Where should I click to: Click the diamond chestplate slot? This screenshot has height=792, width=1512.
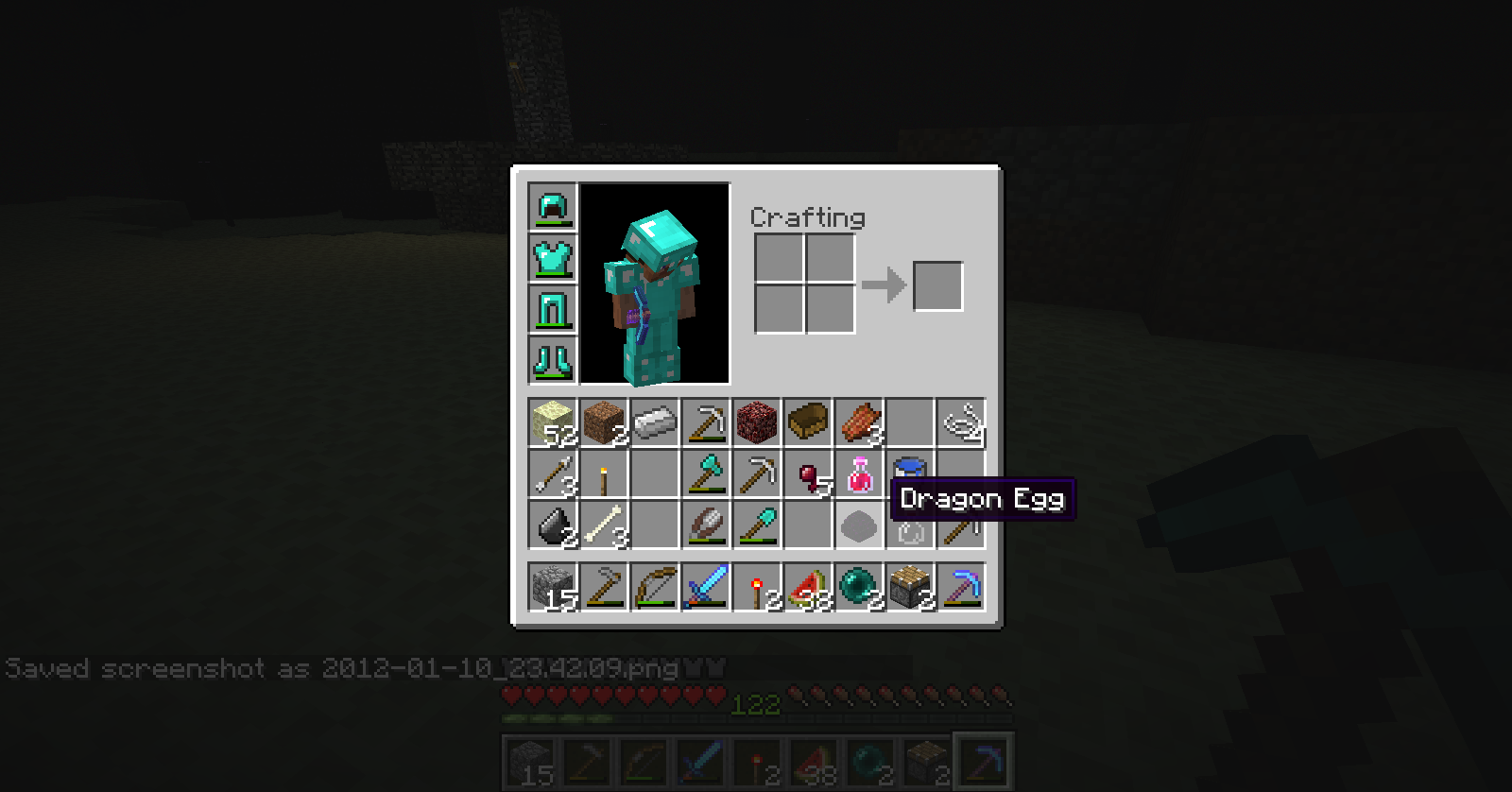(x=553, y=258)
